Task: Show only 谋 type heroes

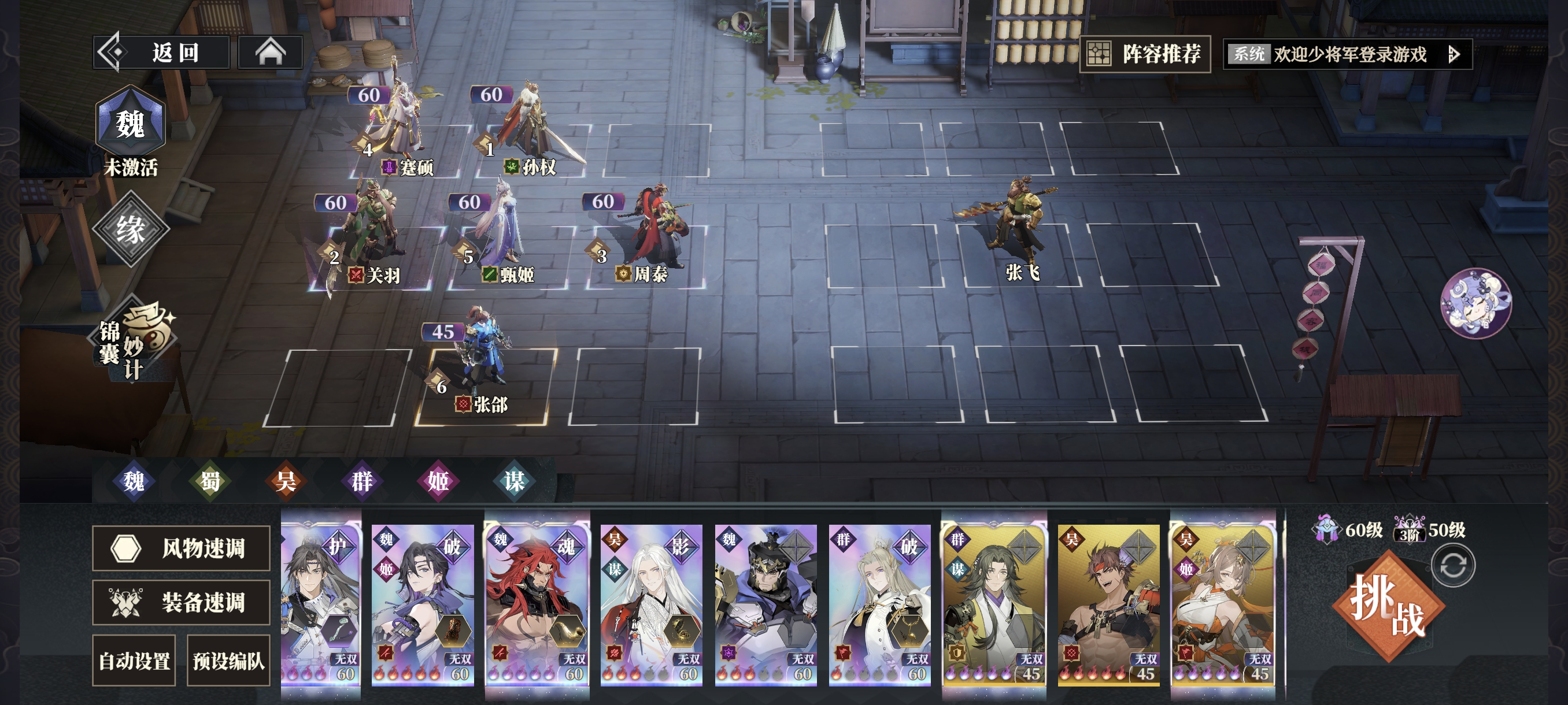Action: click(515, 481)
